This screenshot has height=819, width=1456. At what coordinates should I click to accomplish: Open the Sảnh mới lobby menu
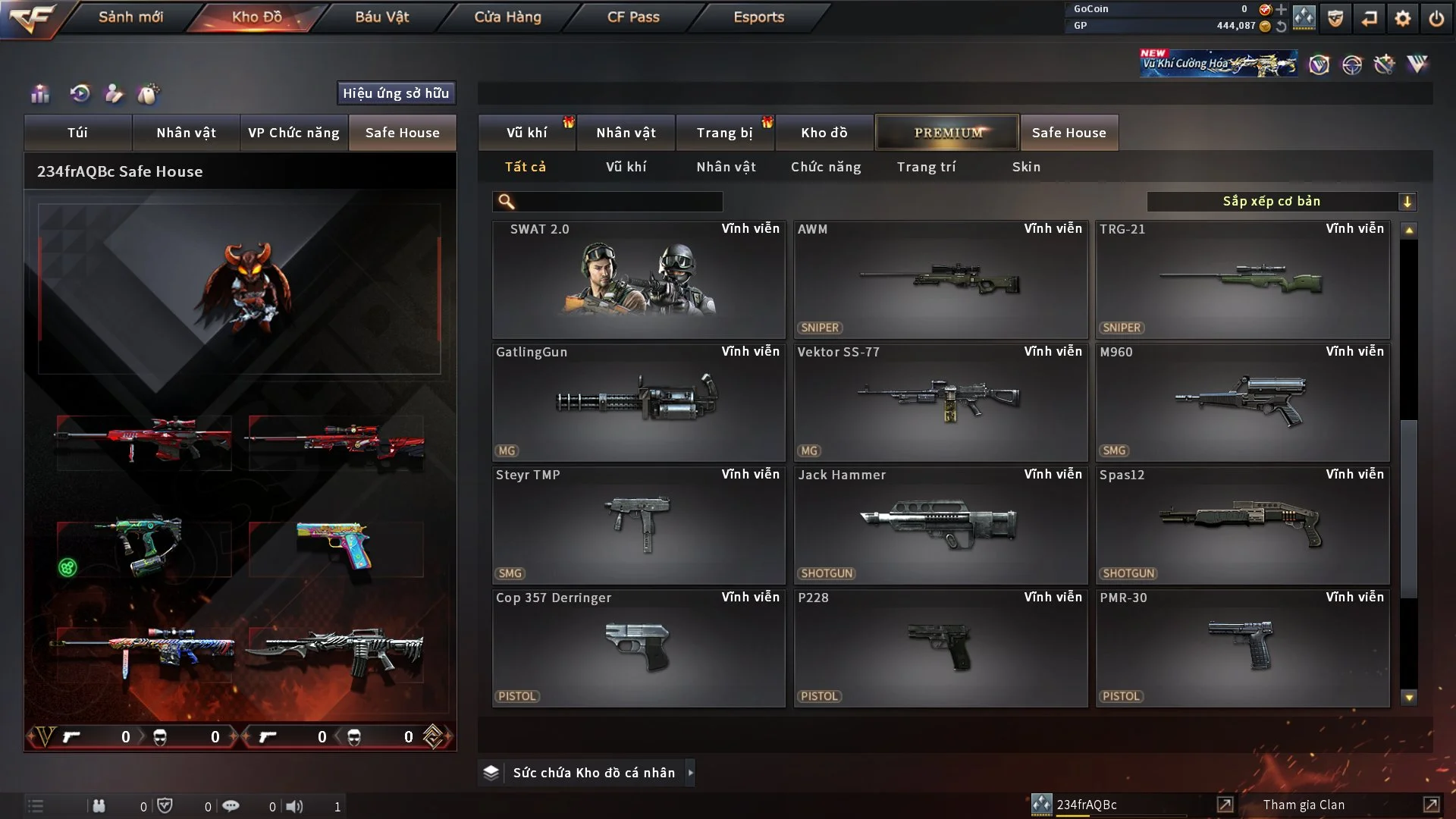[x=130, y=17]
